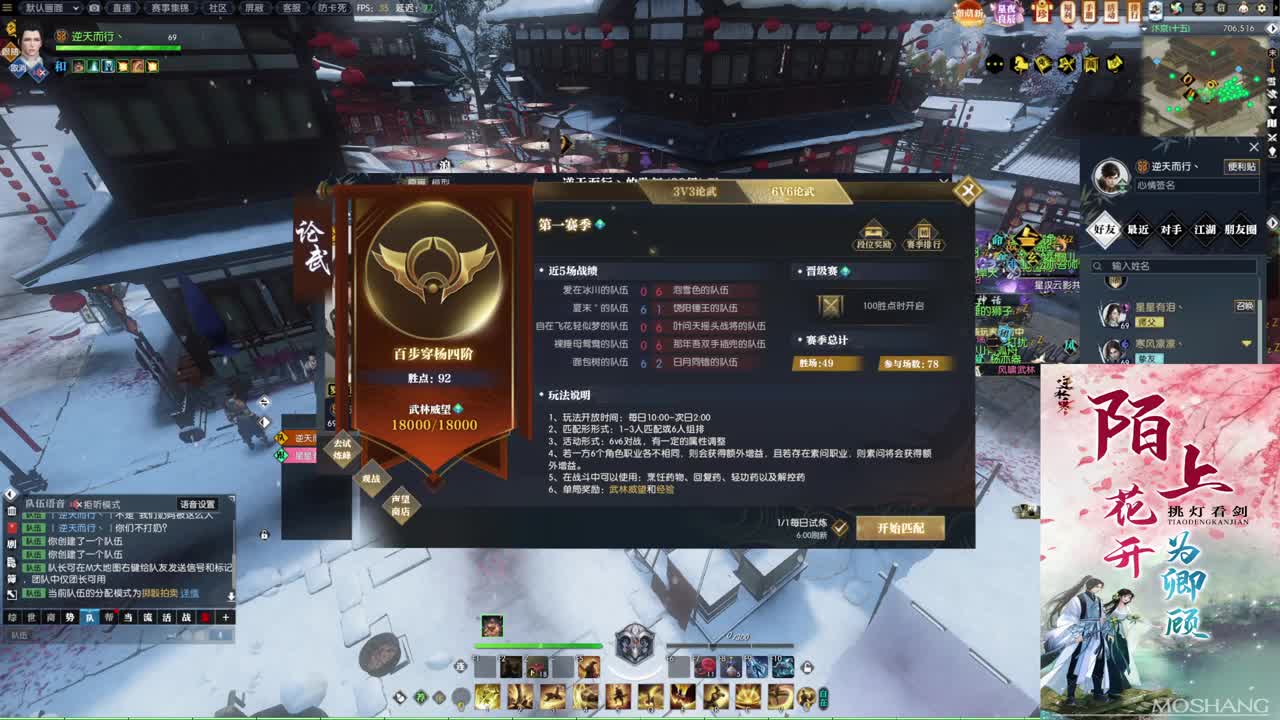Open the 对手 (opponents) tab in friends panel

pos(1171,229)
